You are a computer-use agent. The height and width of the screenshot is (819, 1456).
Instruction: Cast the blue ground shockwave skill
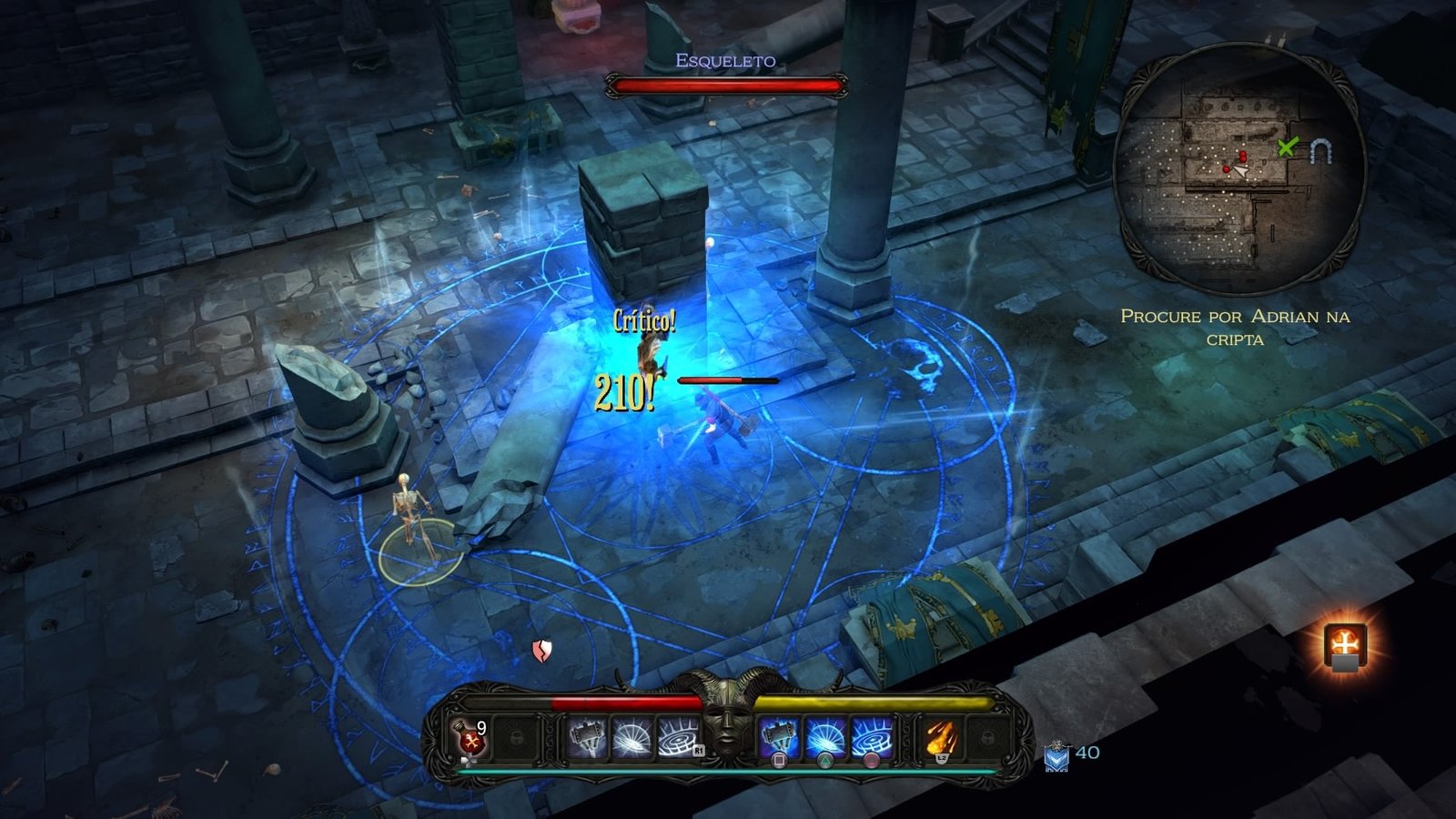tap(871, 737)
